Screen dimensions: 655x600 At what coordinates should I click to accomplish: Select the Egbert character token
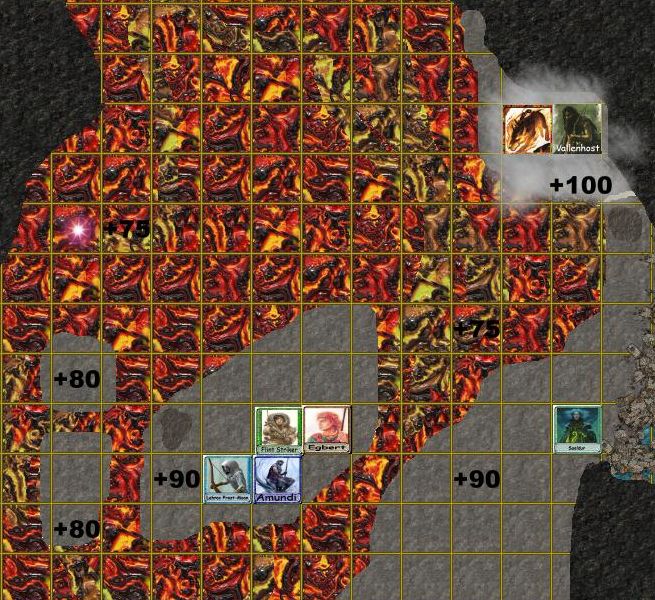pos(327,430)
